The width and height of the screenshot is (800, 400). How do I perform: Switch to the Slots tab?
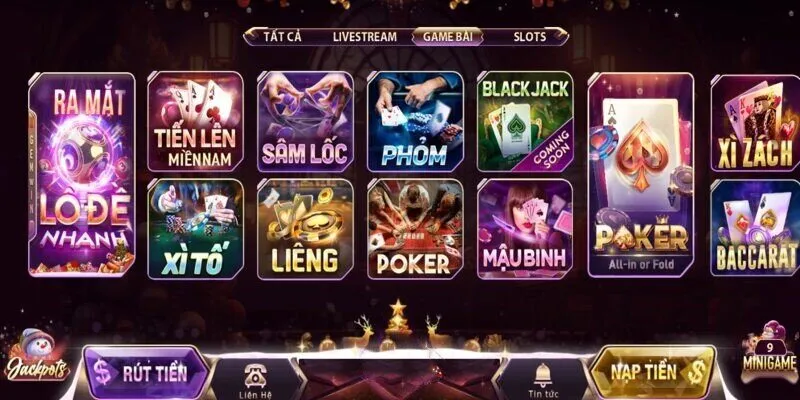[530, 36]
